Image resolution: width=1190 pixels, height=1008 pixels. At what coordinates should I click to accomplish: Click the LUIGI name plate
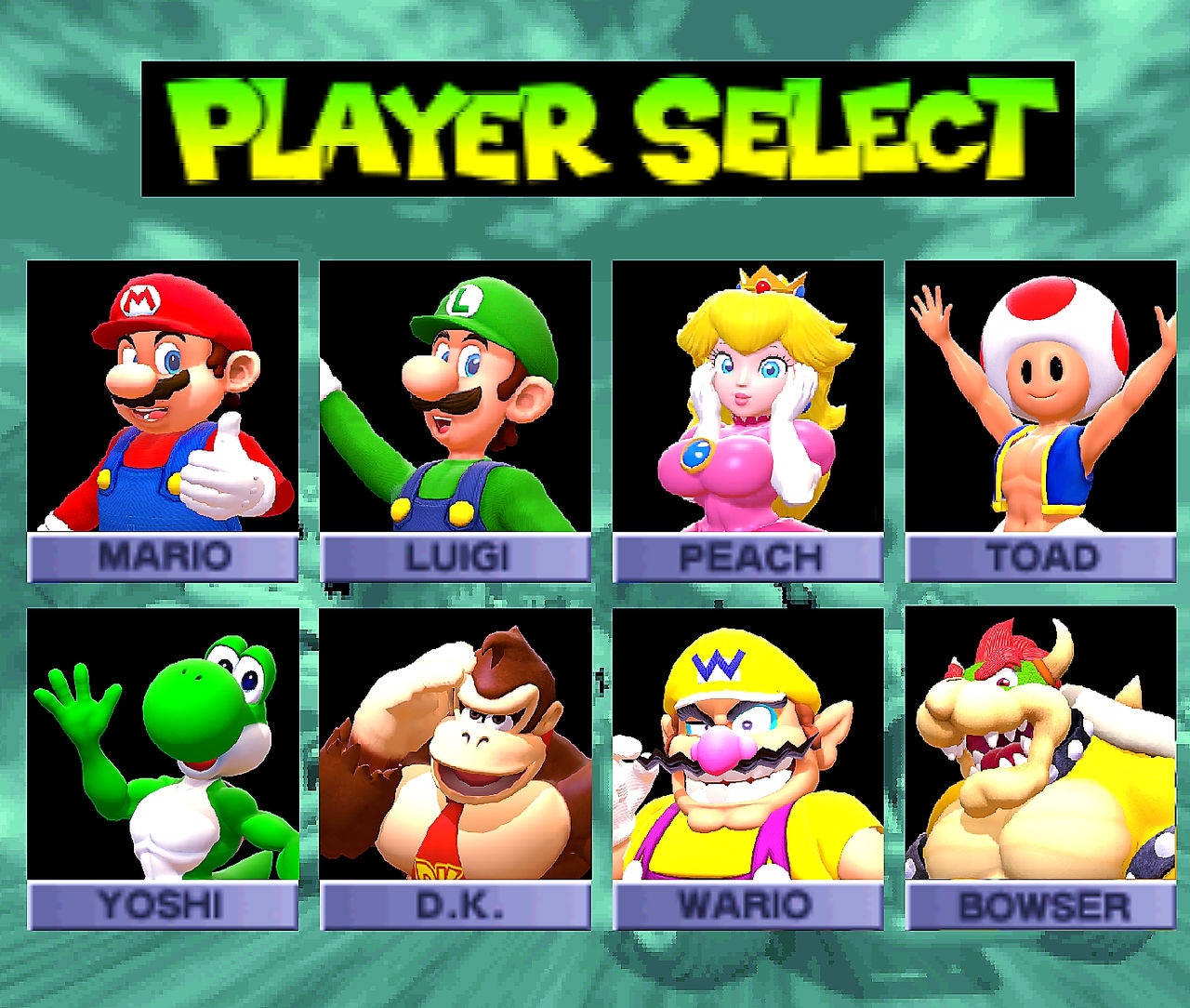tap(455, 557)
